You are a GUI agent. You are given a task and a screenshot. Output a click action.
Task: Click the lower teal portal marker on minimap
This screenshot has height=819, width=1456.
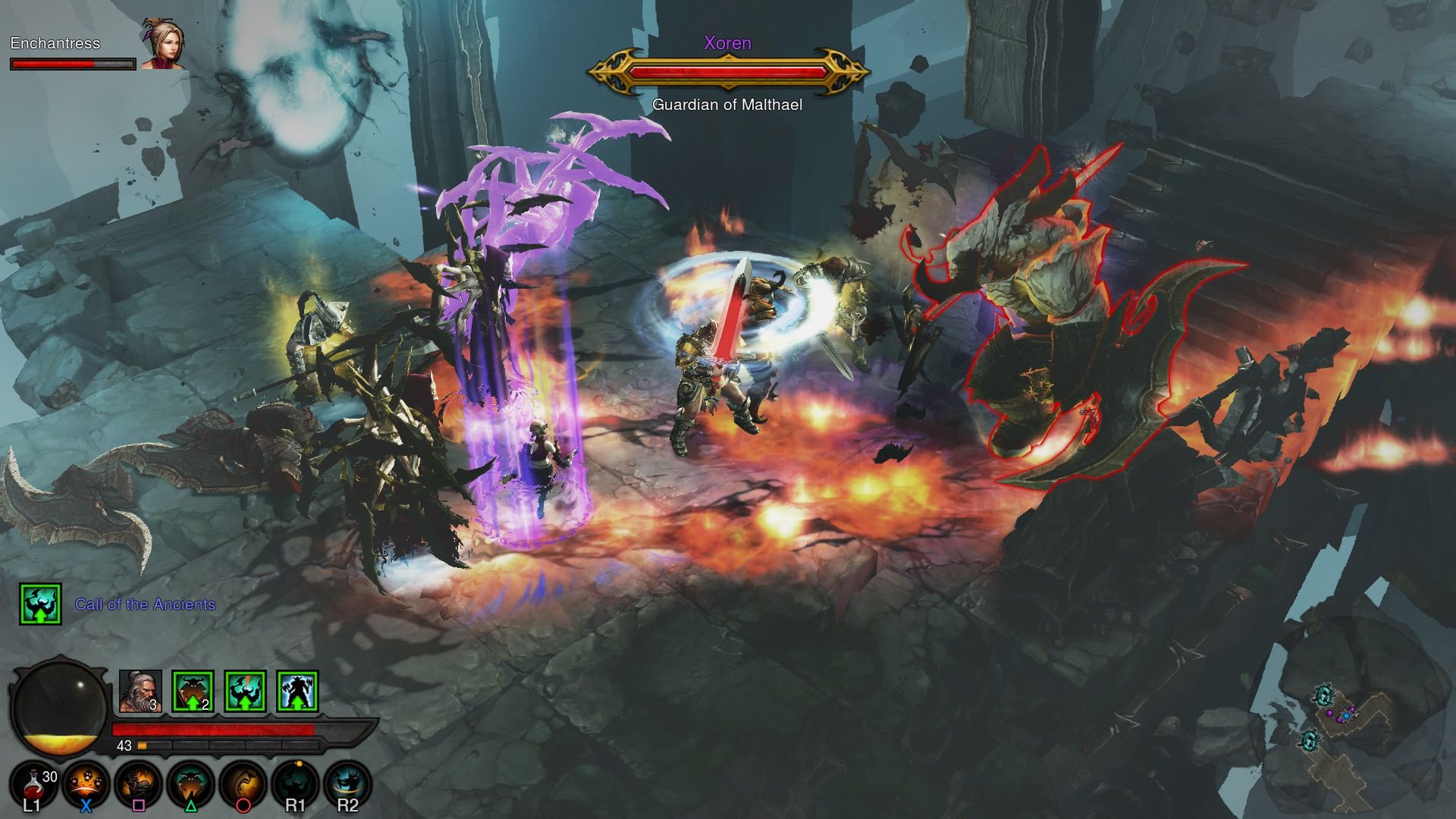tap(1310, 739)
